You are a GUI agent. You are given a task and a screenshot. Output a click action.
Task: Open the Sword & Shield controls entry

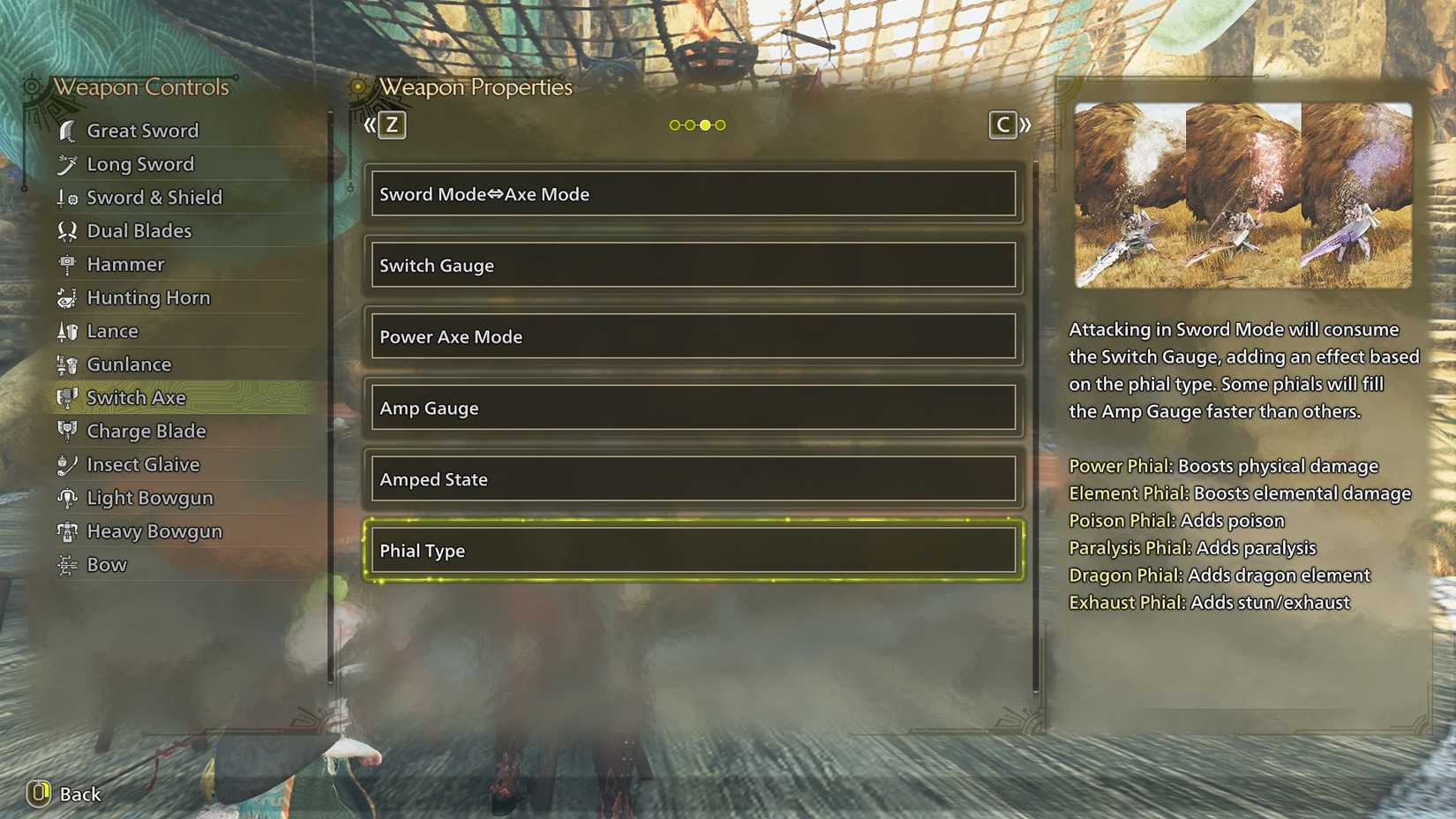pyautogui.click(x=154, y=197)
